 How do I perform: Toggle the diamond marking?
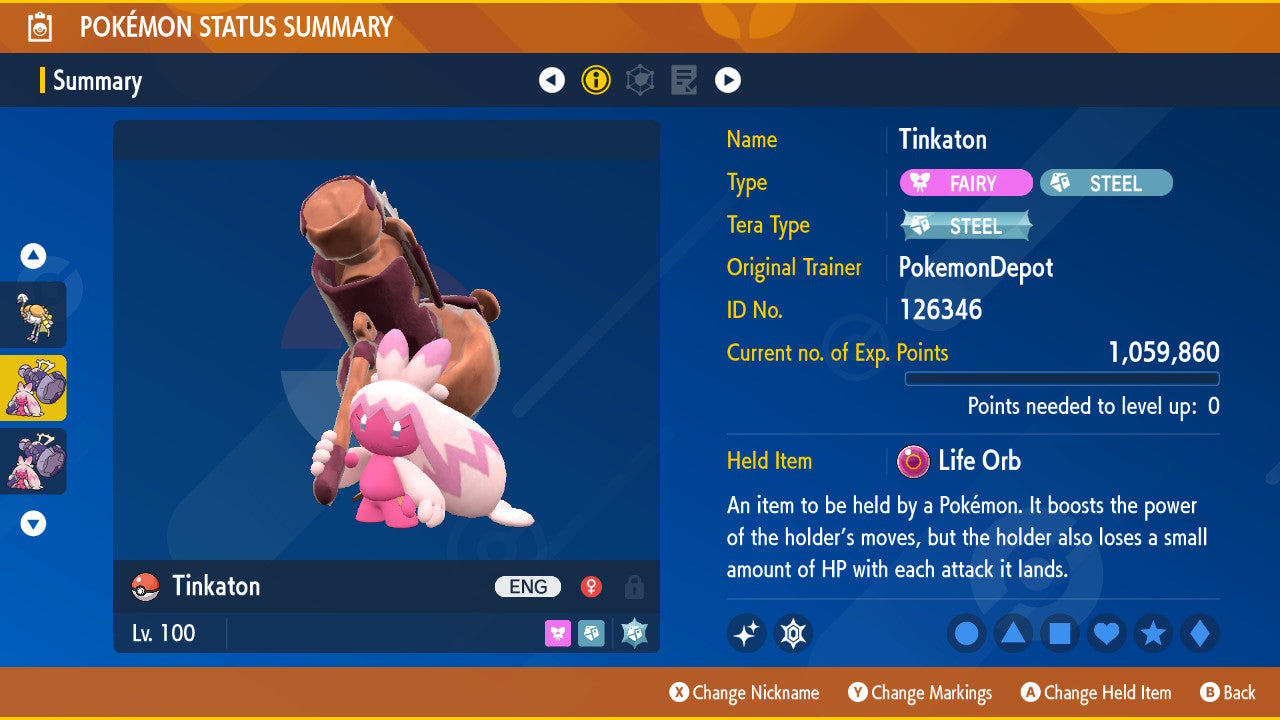click(1200, 633)
